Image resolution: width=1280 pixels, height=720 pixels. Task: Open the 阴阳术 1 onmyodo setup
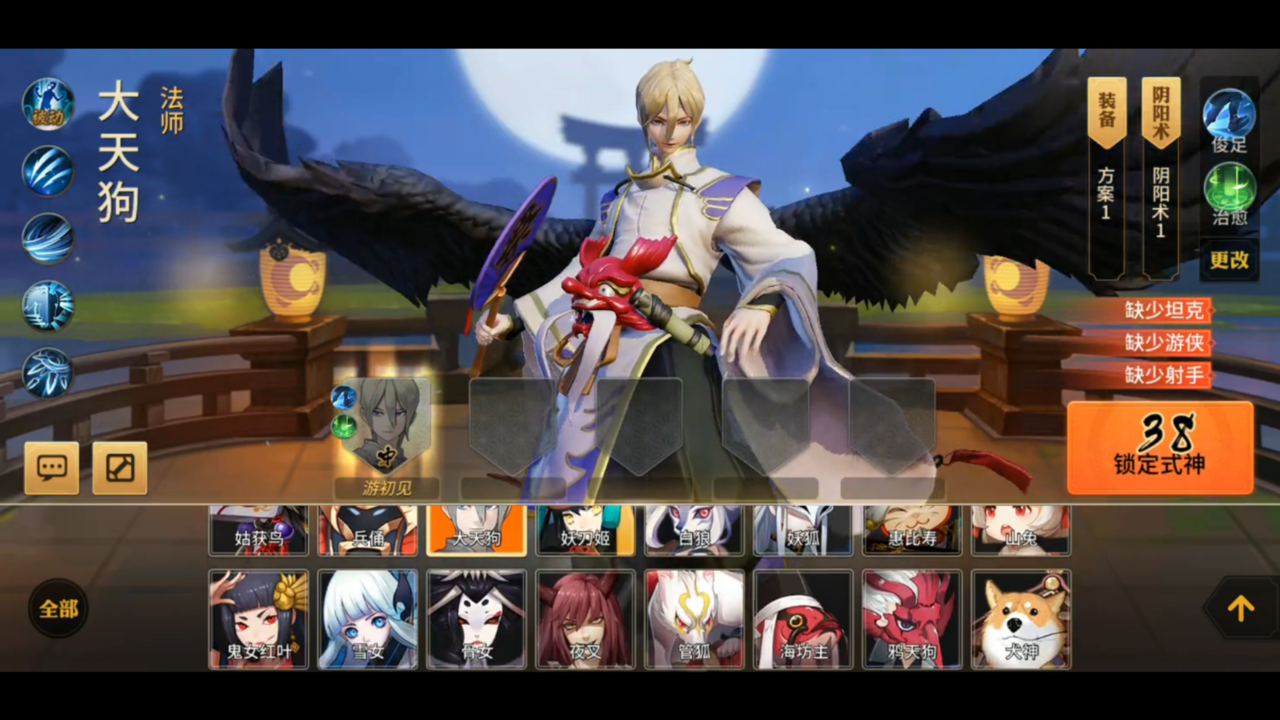pyautogui.click(x=1160, y=178)
